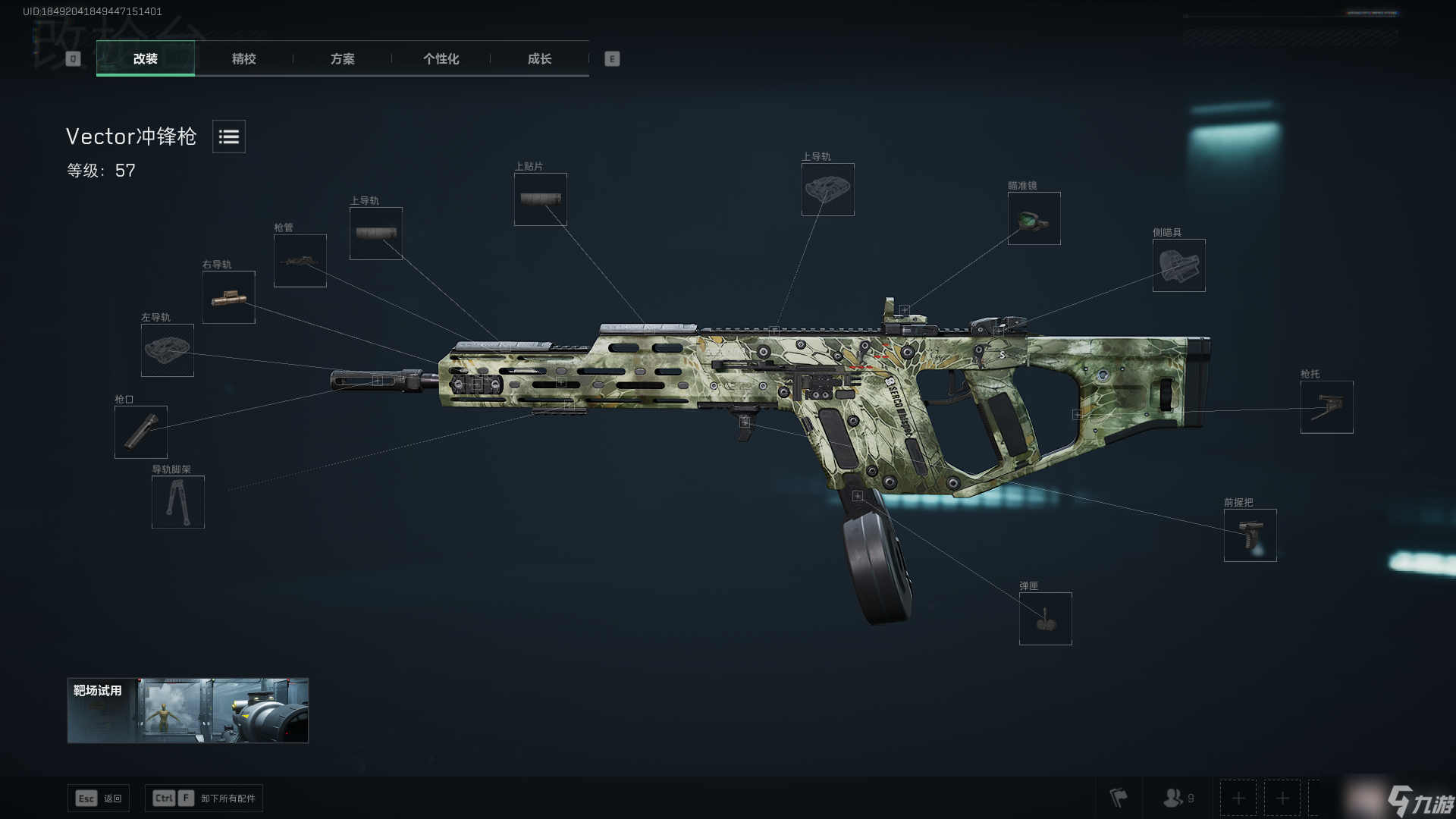
Task: Open the 侧瞄具 side sight slot
Action: [1178, 265]
